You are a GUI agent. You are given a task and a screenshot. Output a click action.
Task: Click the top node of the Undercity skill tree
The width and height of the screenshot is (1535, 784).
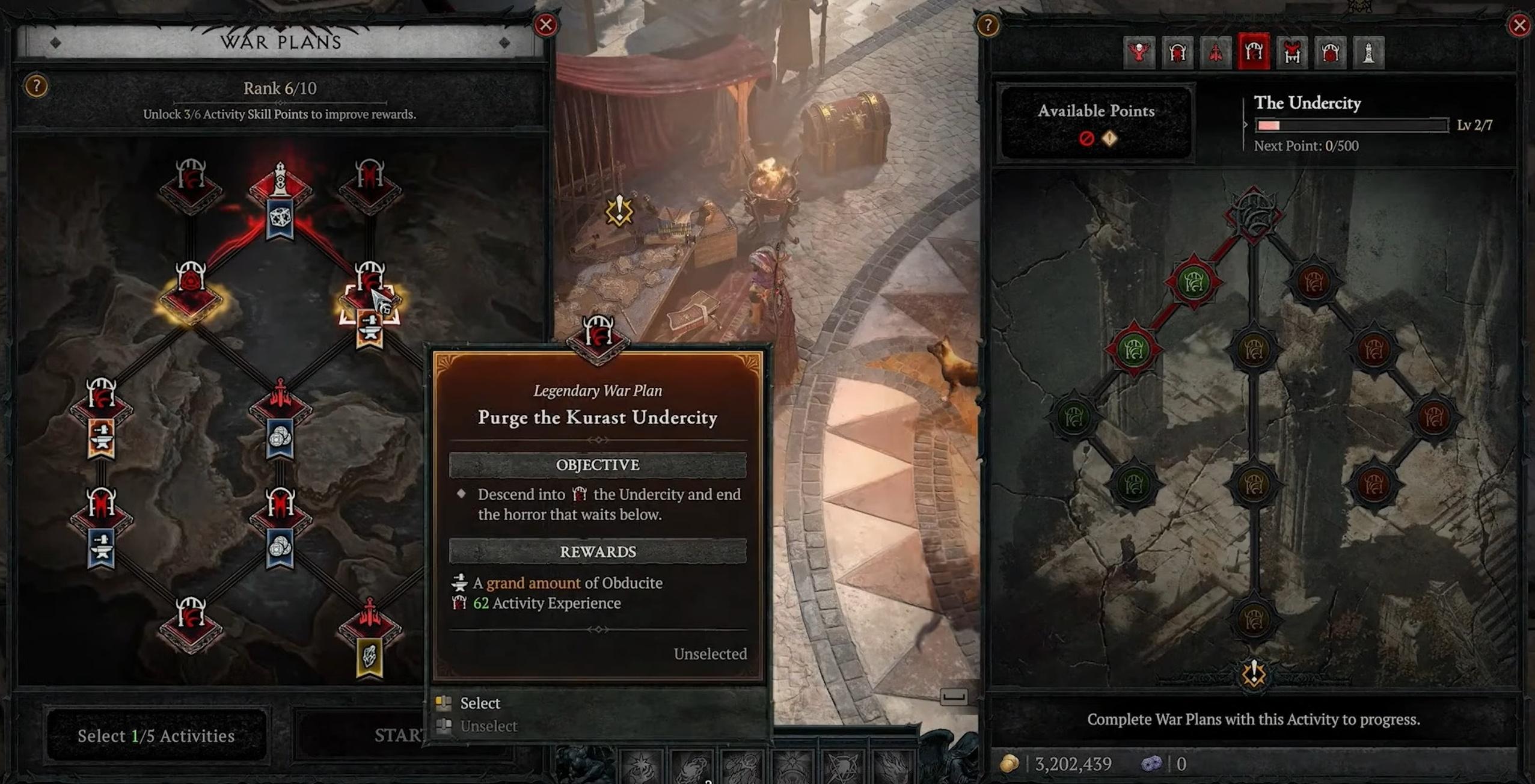click(x=1253, y=215)
